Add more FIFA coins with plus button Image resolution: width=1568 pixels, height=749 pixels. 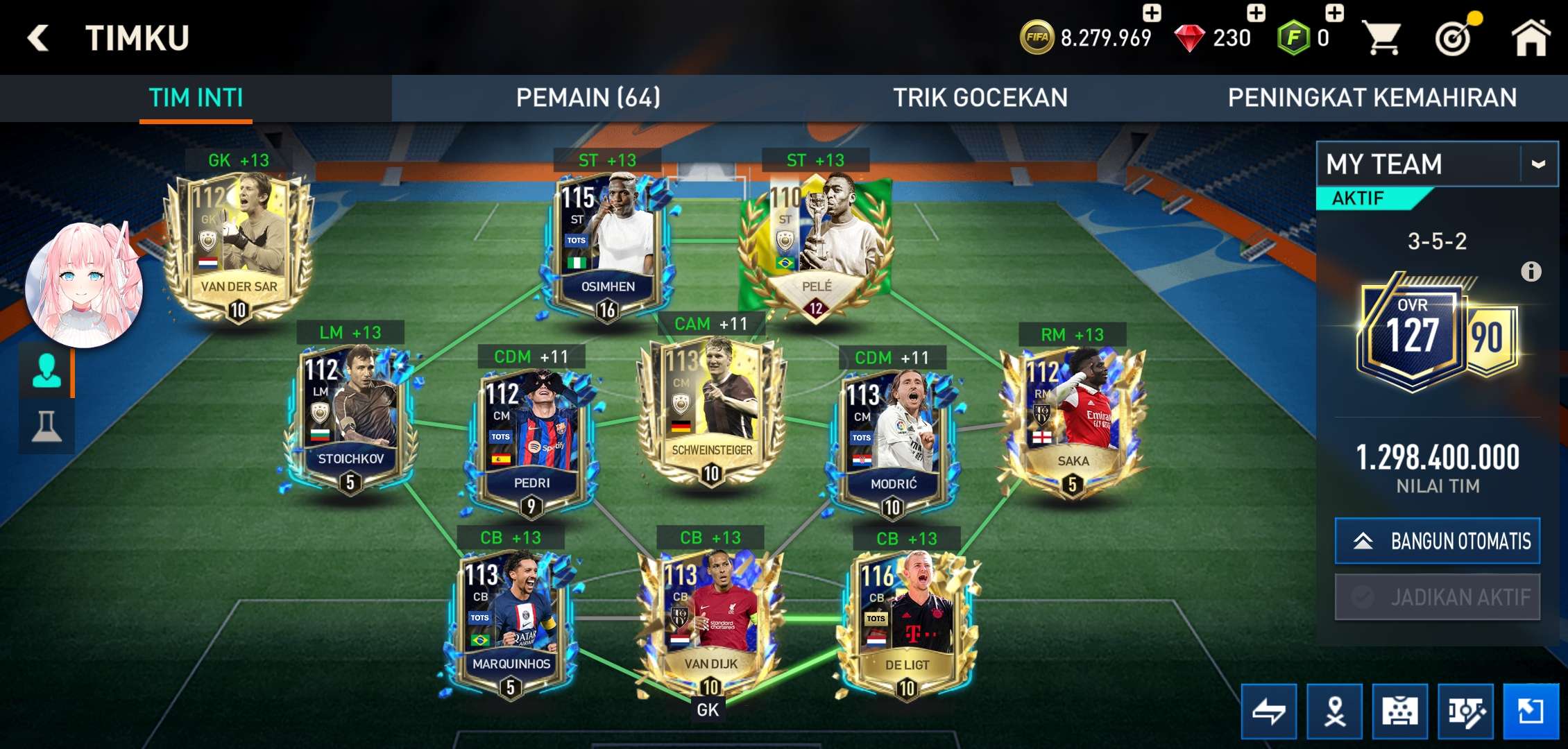(x=1152, y=12)
